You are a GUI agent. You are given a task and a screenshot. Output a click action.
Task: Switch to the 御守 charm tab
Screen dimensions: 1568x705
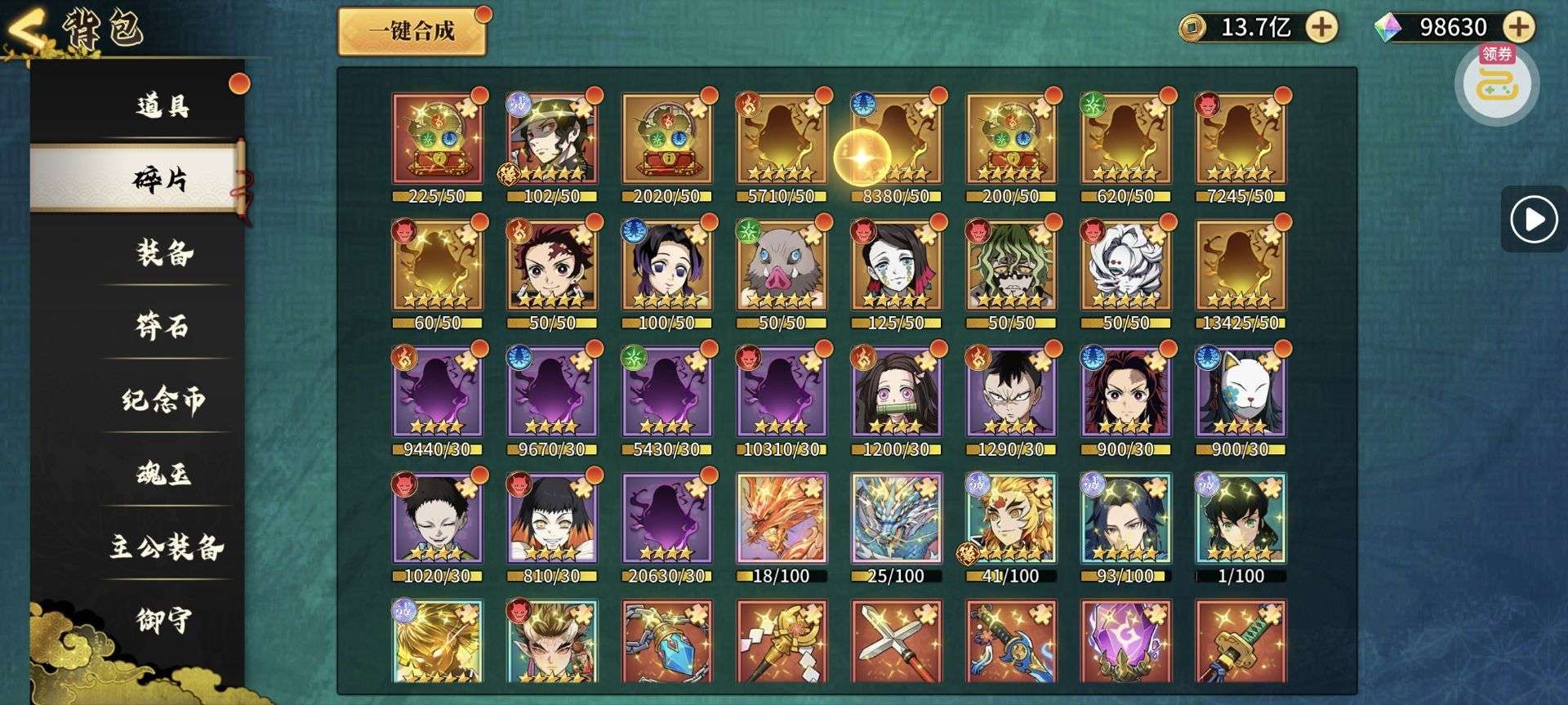click(163, 620)
